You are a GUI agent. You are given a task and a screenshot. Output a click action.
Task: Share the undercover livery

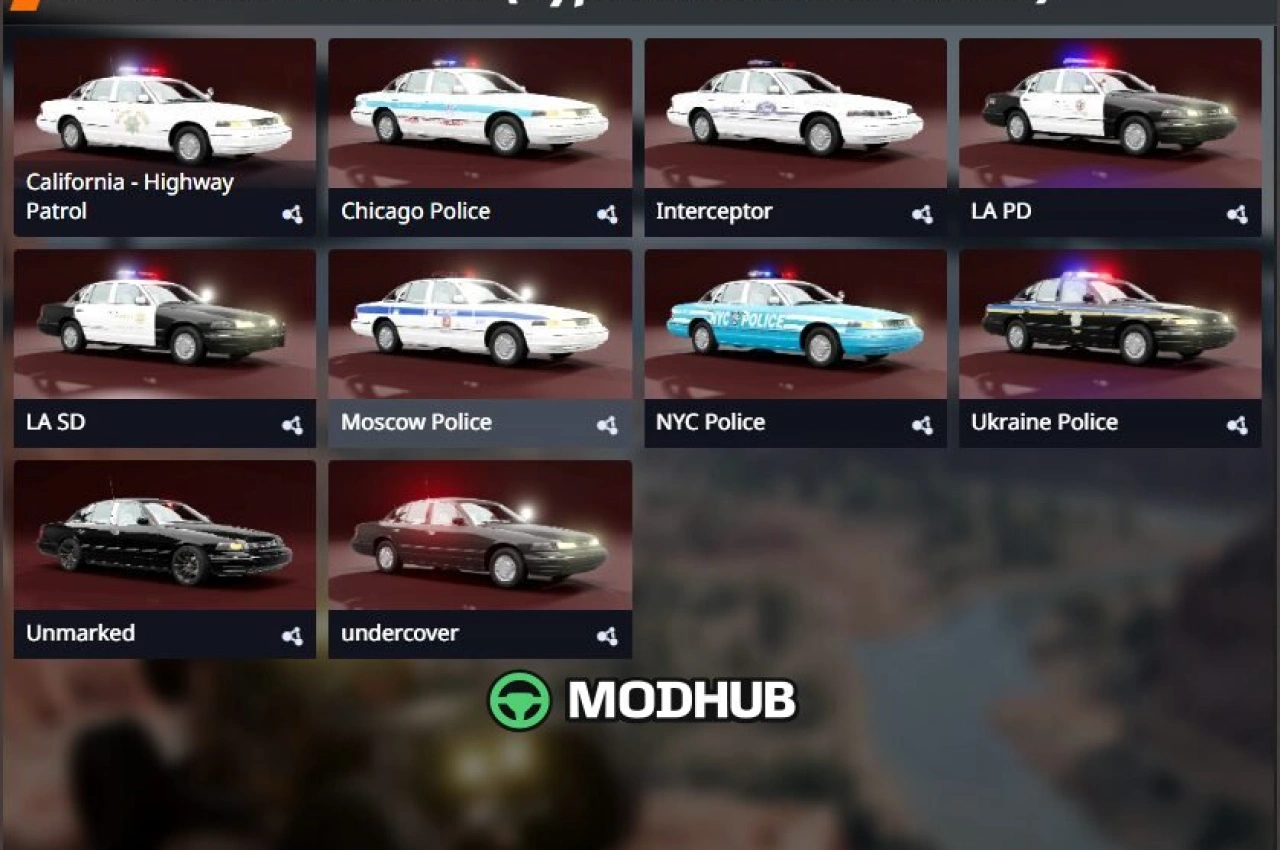608,636
